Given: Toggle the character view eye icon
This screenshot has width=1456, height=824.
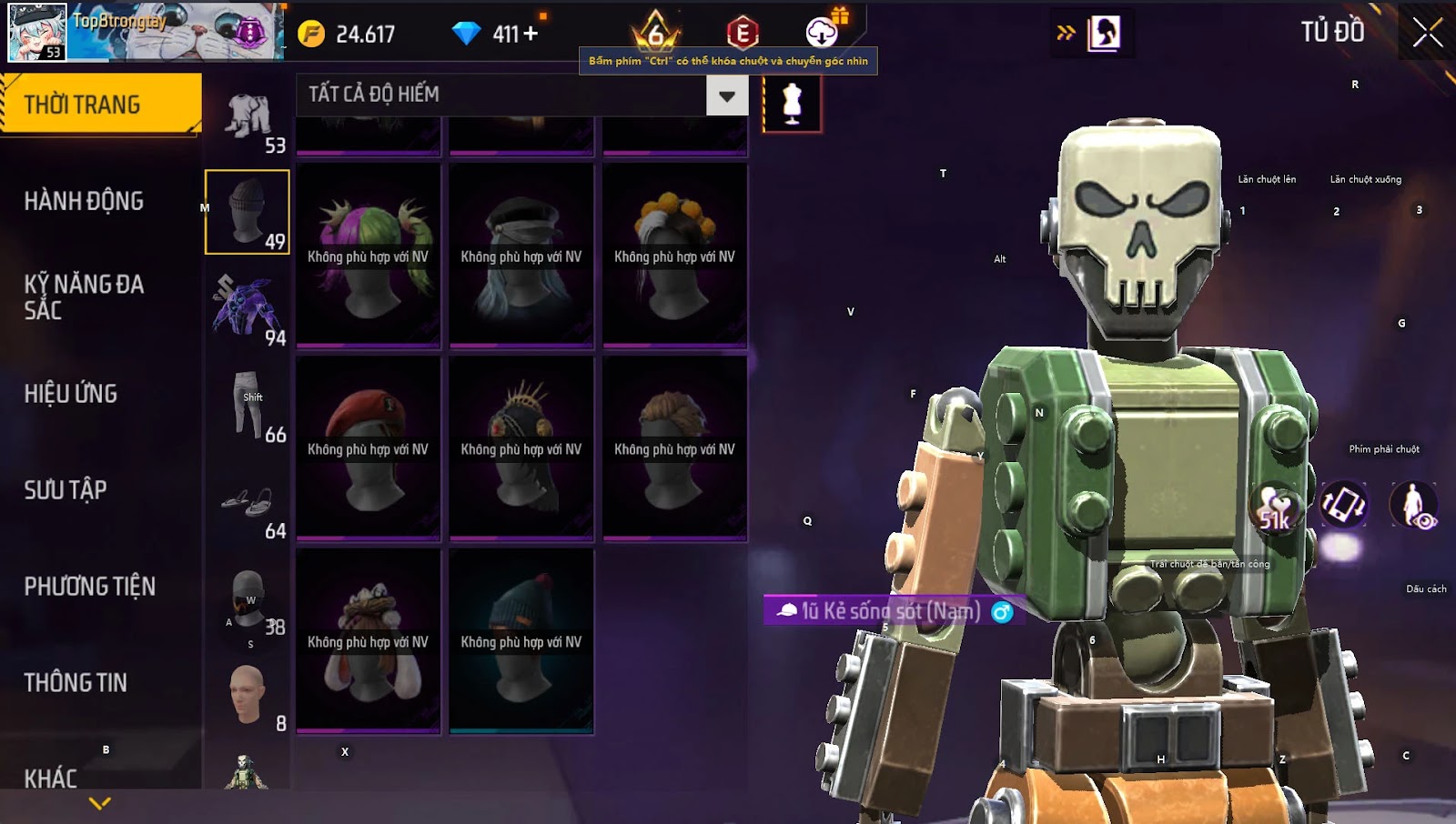Looking at the screenshot, I should tap(1413, 506).
